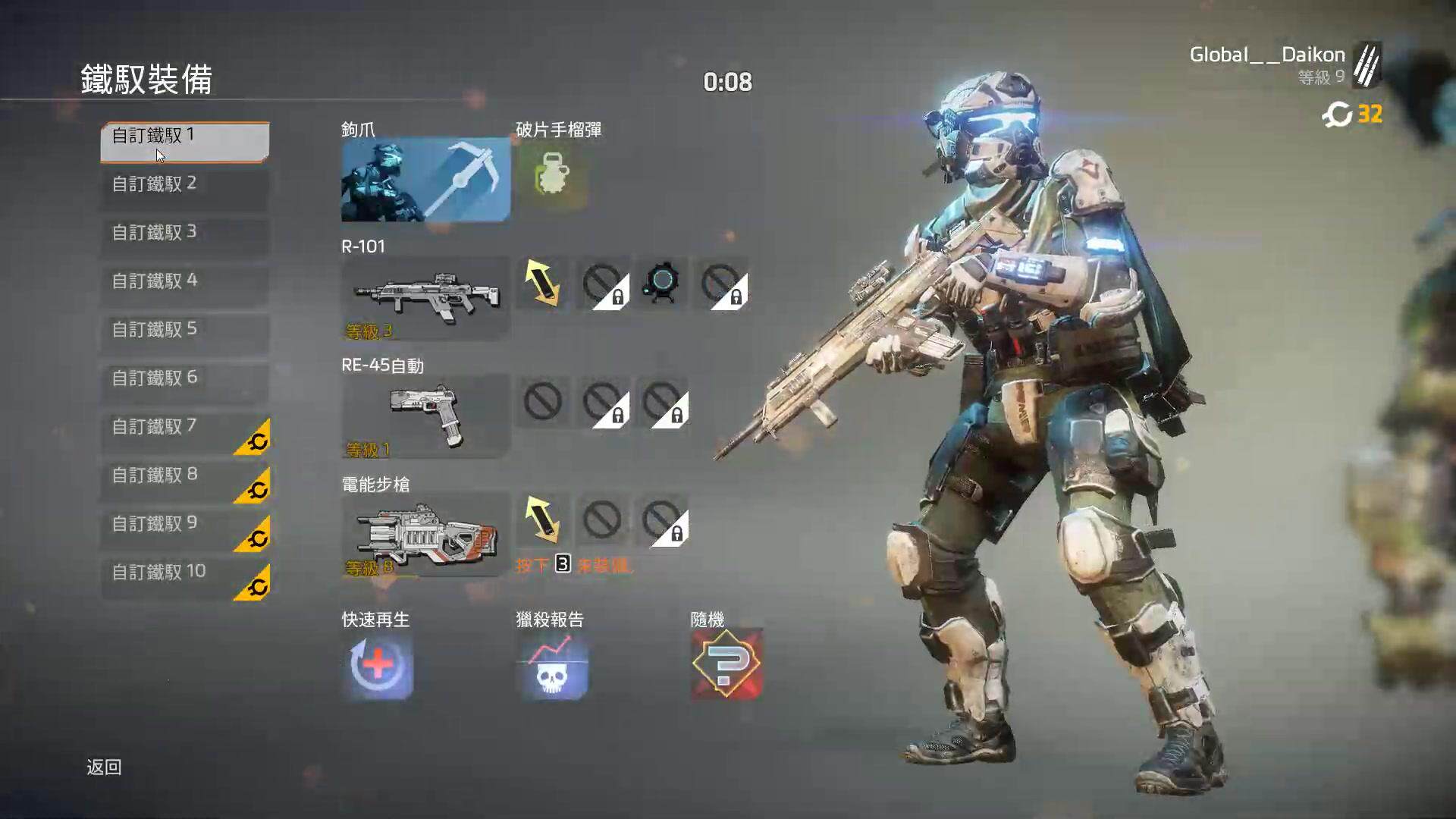Go back with the 返回 button
Screen dimensions: 1456x819
[x=104, y=767]
